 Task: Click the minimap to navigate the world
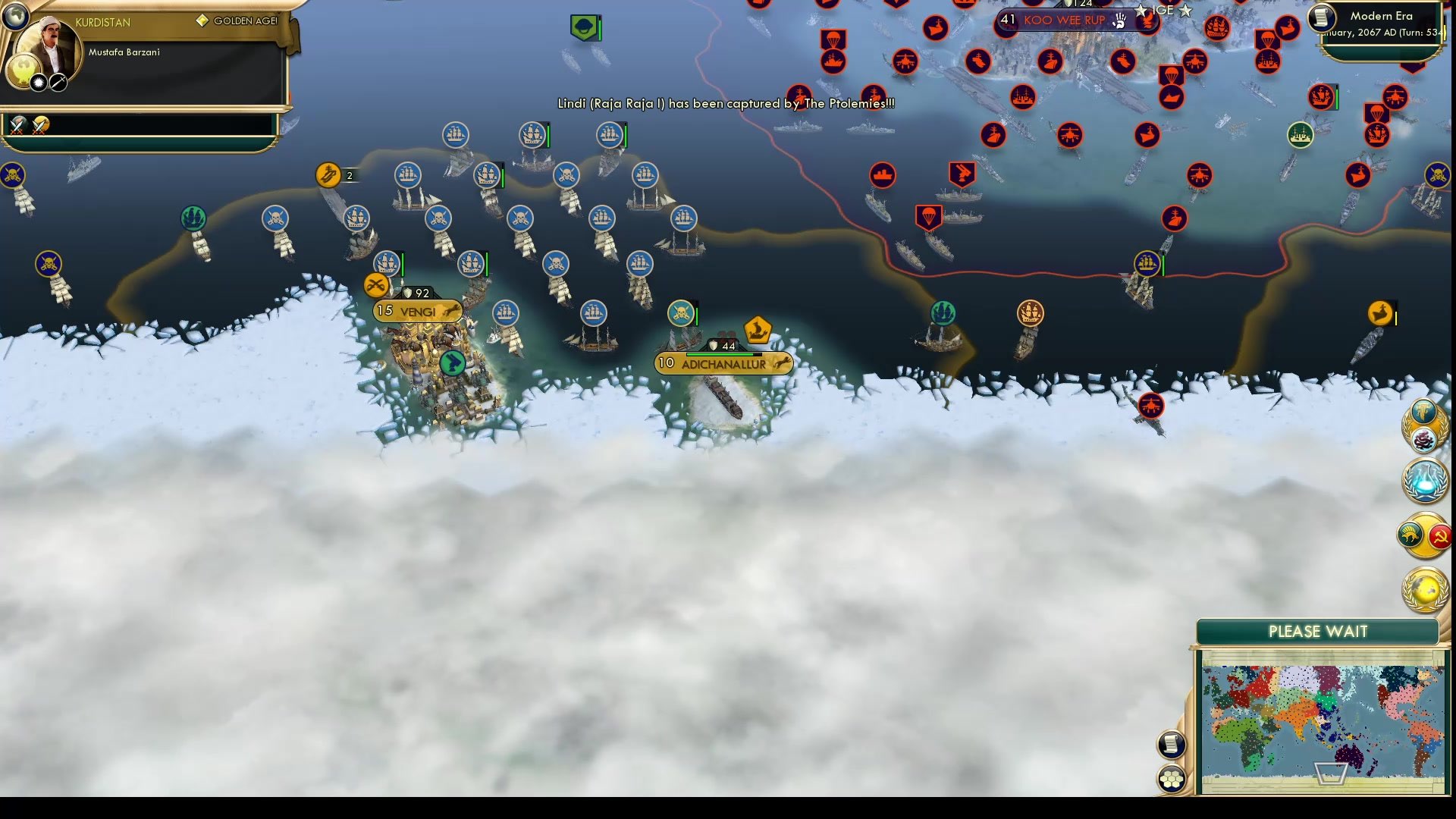click(1323, 717)
